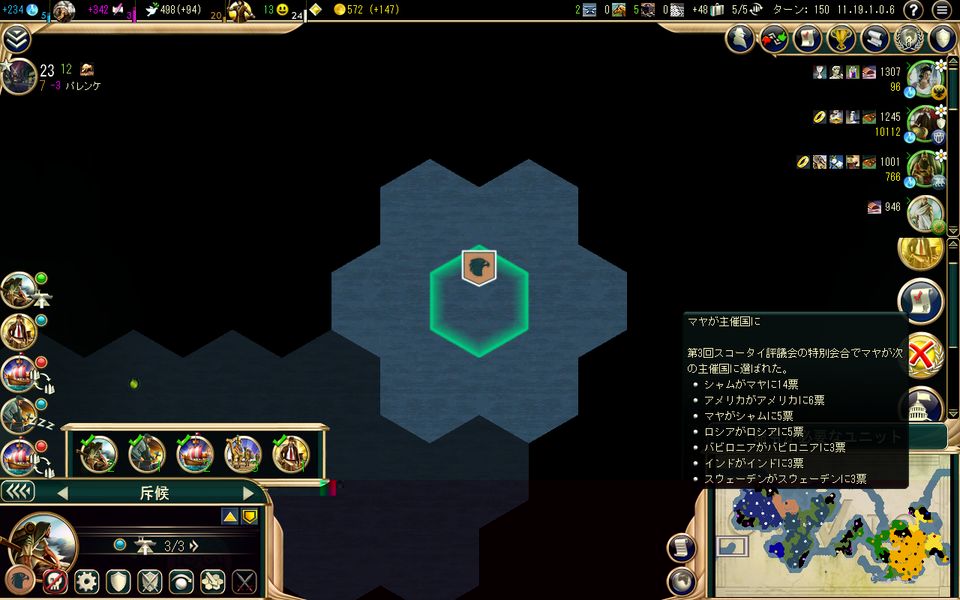Open the espionage overview spy icon

740,39
